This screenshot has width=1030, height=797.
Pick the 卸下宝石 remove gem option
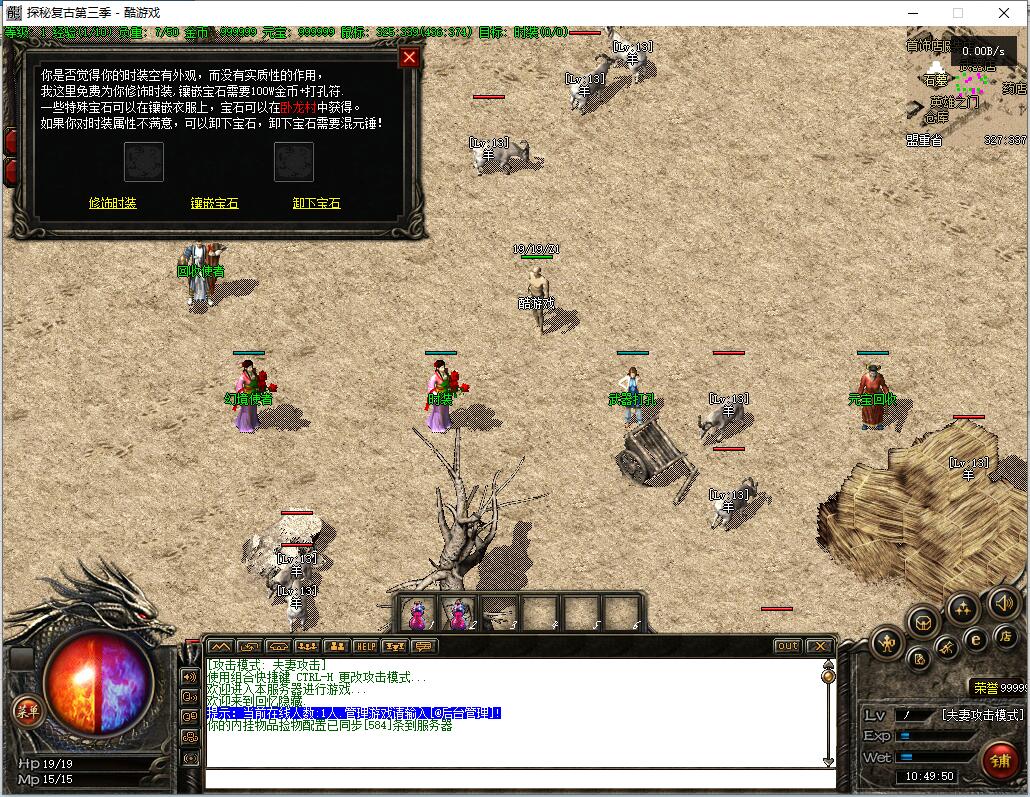point(316,203)
